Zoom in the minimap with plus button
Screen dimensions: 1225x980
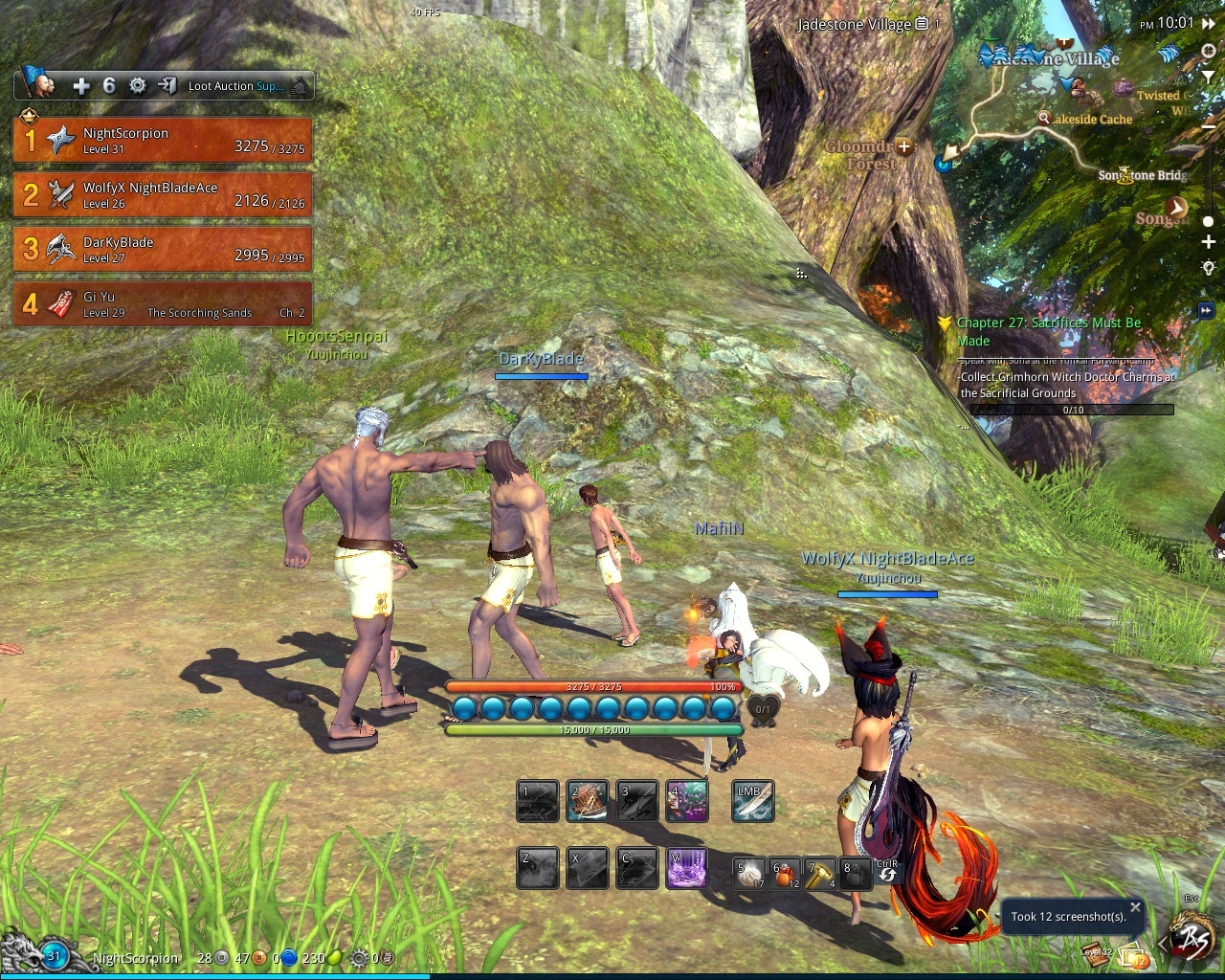1209,242
